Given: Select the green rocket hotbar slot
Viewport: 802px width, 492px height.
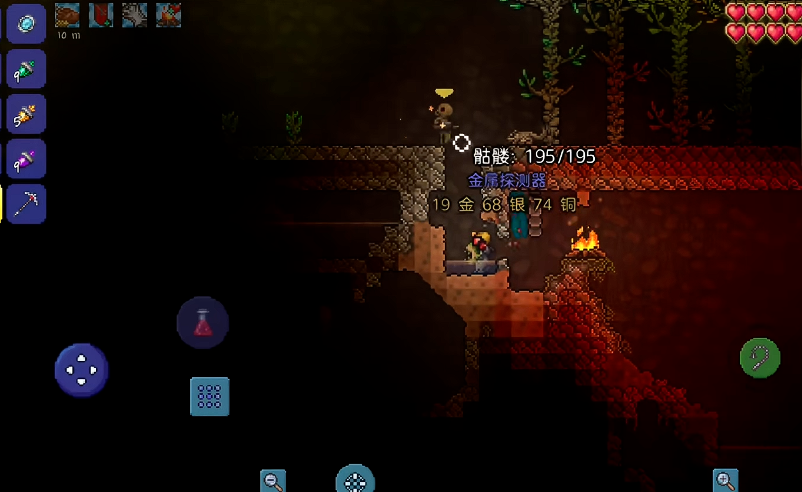Looking at the screenshot, I should (26, 70).
